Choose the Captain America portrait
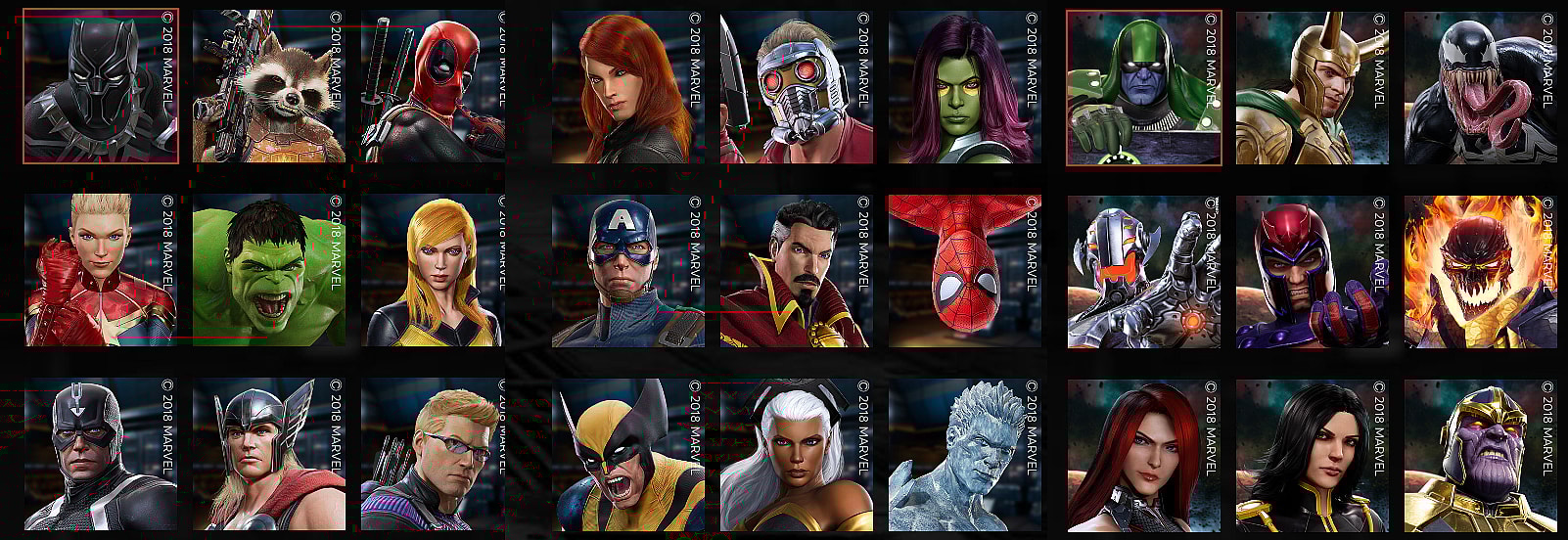This screenshot has height=540, width=1568. [628, 270]
